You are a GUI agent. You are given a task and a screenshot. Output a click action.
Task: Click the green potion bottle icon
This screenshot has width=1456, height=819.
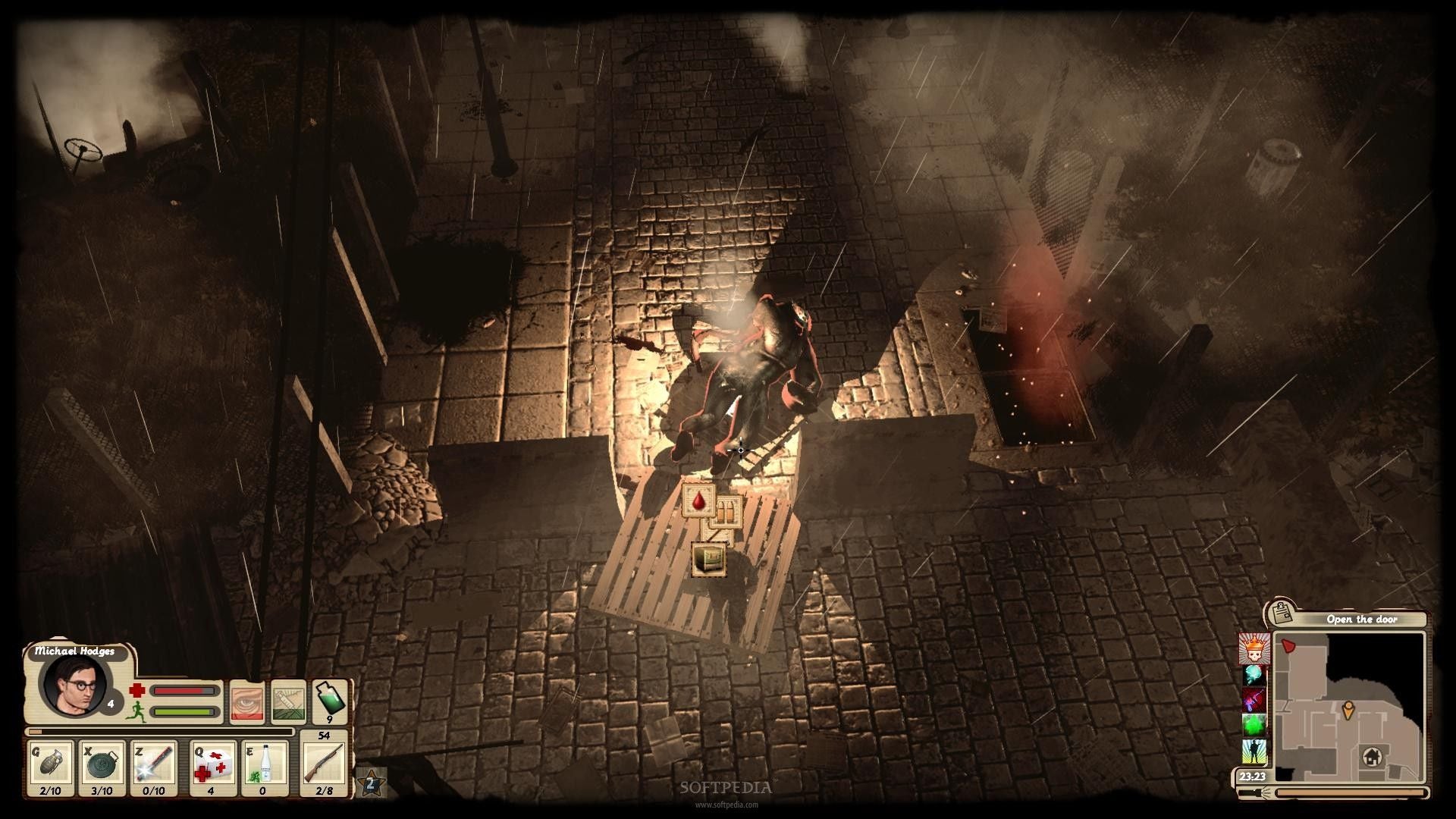330,700
